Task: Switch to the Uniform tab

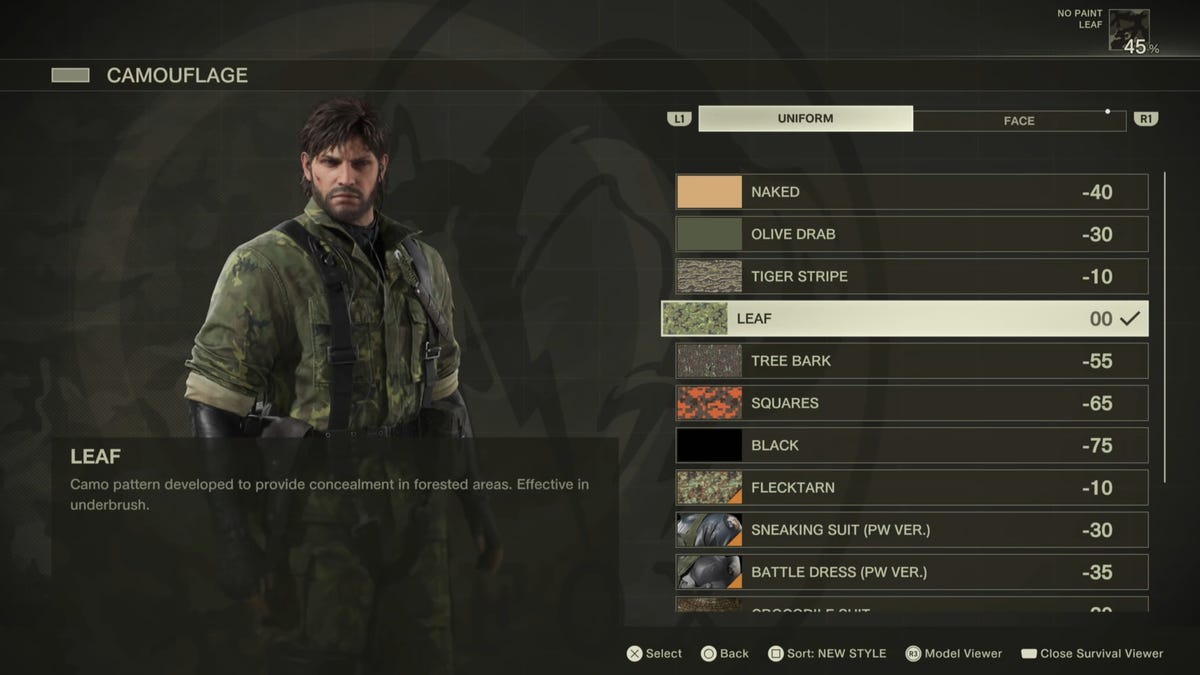Action: pos(805,119)
